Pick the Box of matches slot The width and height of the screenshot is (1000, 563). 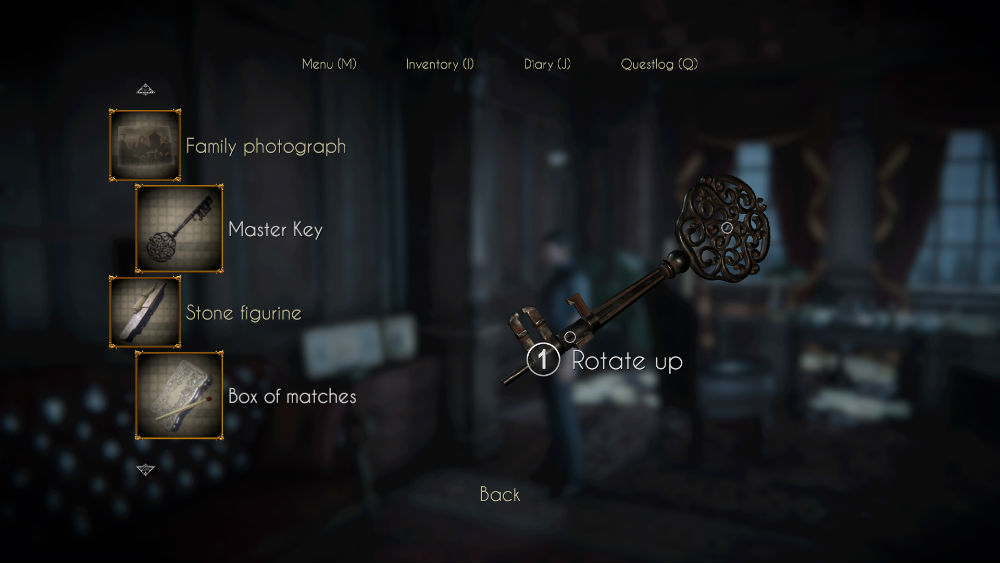[x=179, y=396]
